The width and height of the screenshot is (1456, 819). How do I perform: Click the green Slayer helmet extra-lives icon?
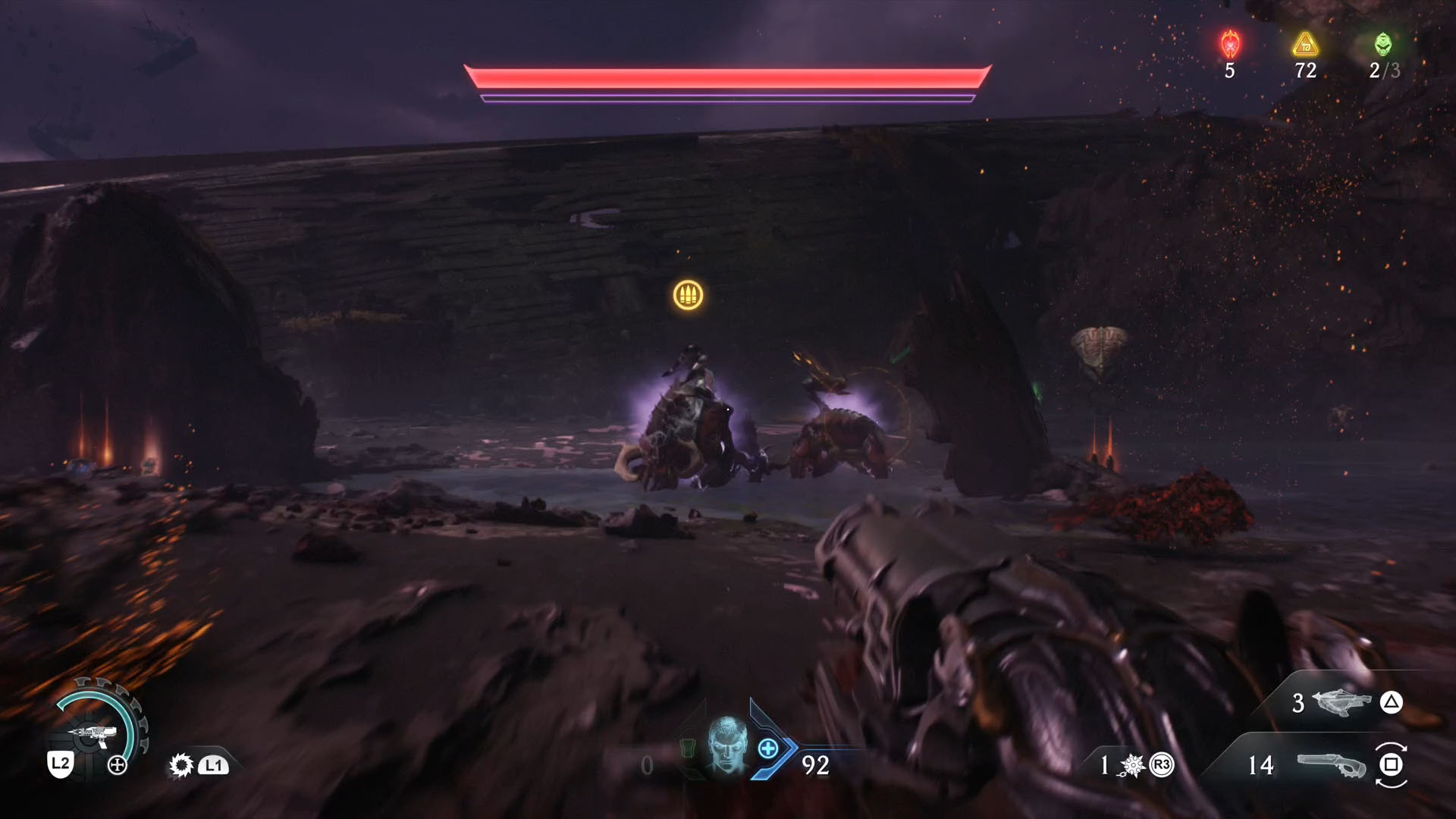(1383, 44)
